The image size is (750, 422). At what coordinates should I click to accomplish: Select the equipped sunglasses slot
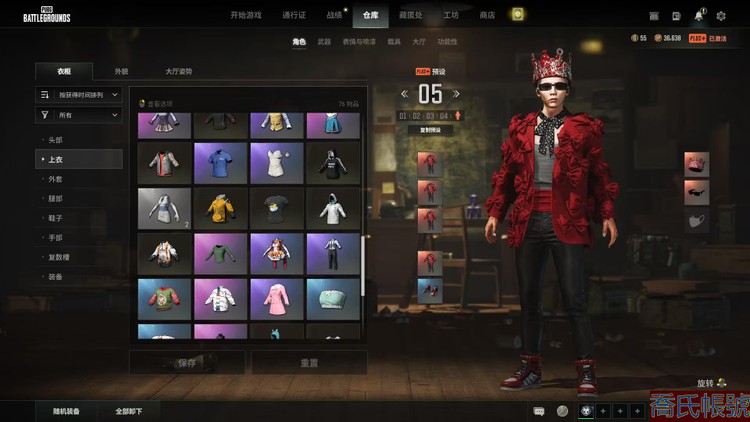(696, 192)
